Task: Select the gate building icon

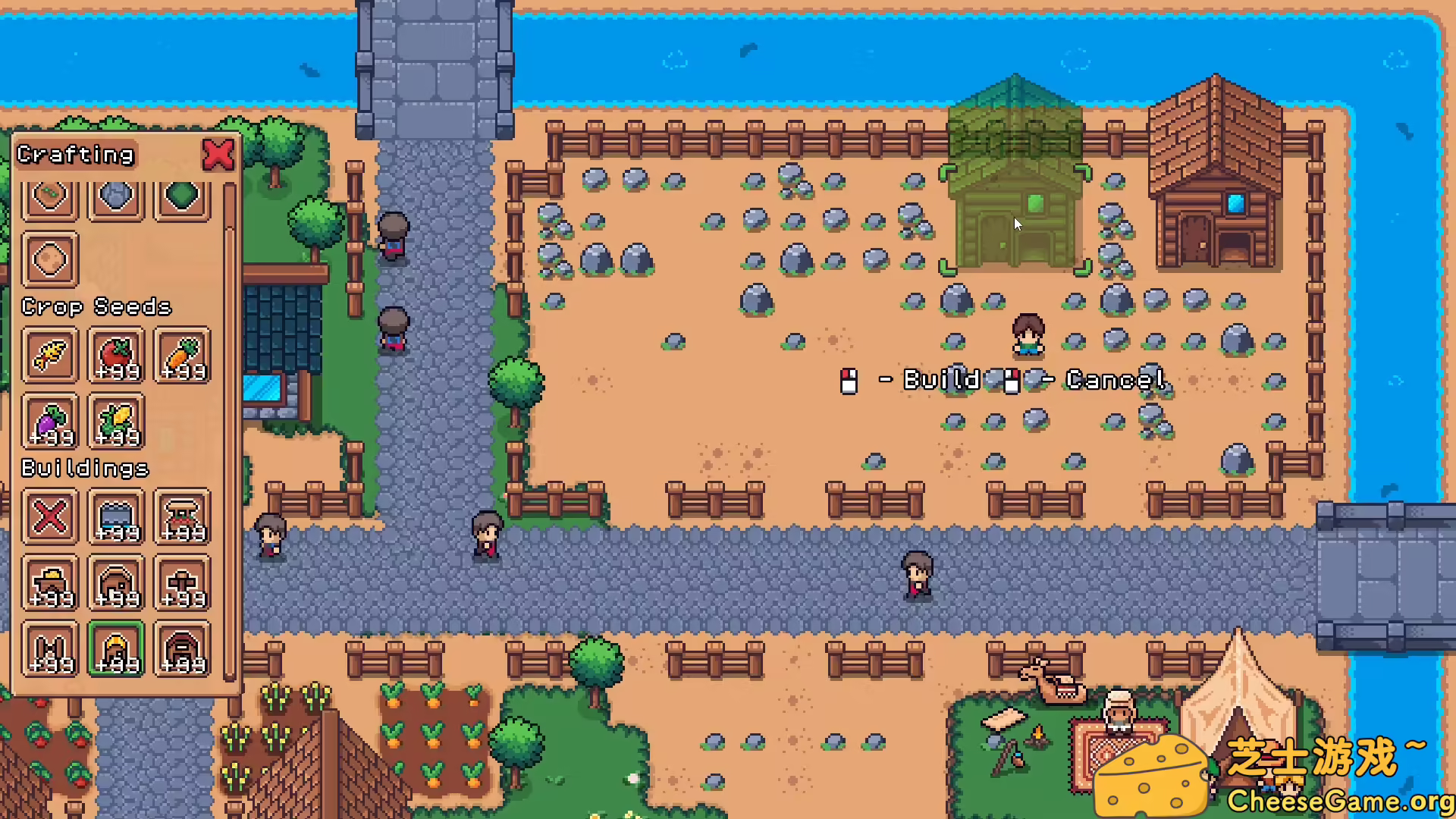Action: pos(49,651)
